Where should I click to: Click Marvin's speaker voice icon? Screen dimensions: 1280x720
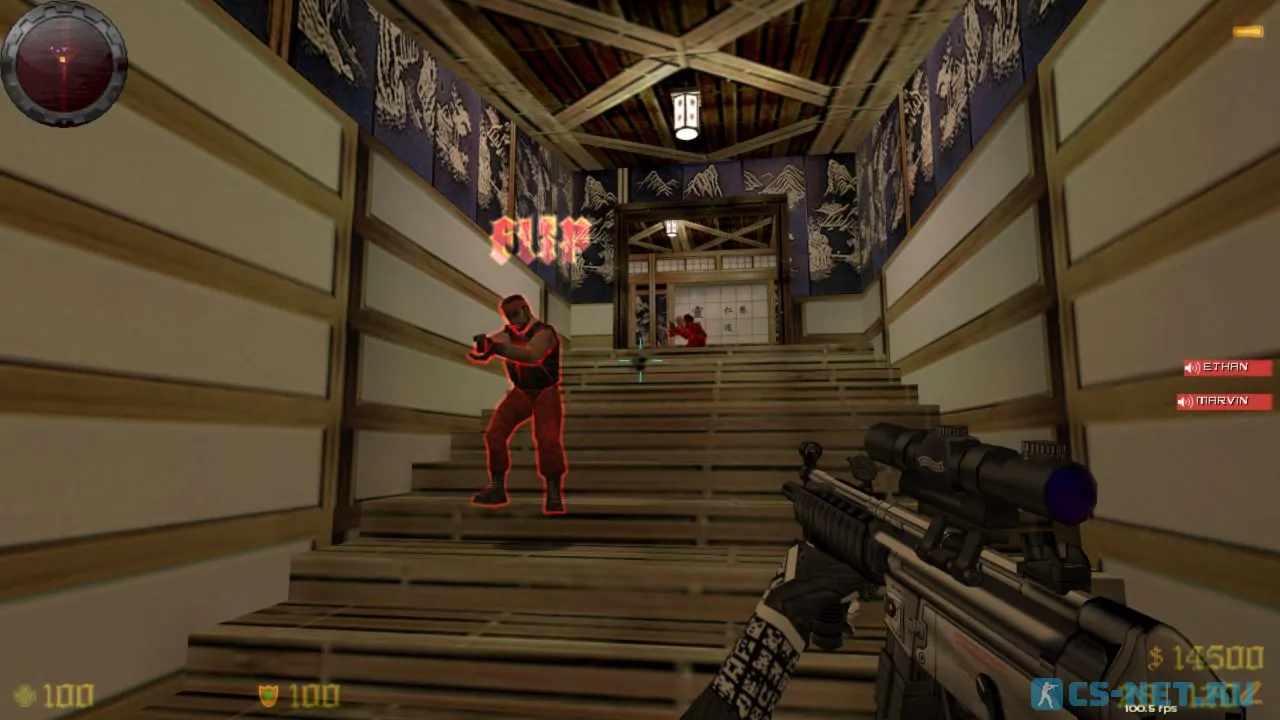[1186, 400]
